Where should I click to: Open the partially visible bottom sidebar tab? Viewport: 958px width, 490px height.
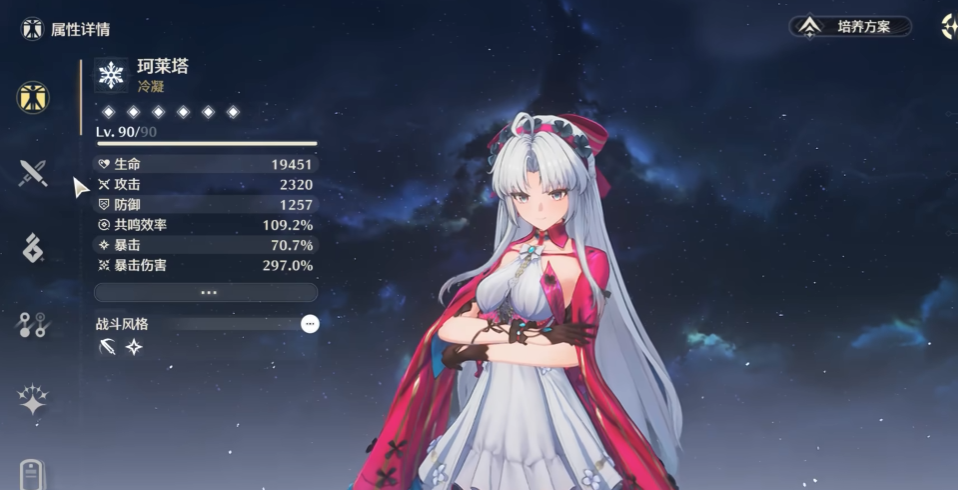pyautogui.click(x=33, y=474)
